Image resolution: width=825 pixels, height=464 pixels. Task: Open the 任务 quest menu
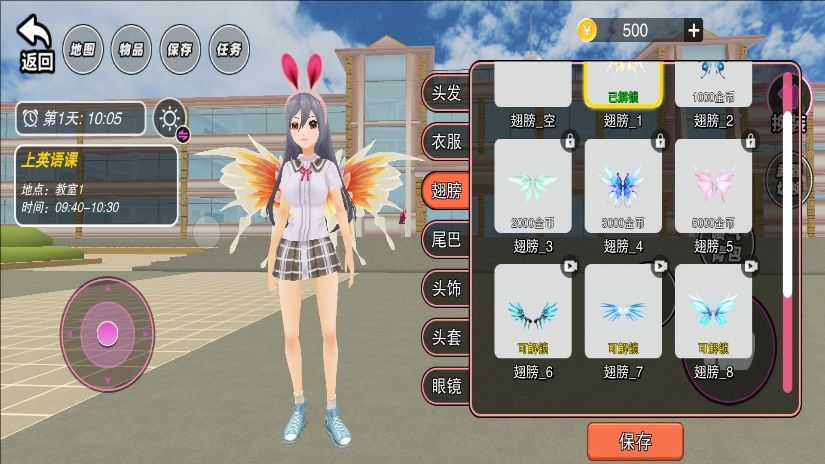228,48
